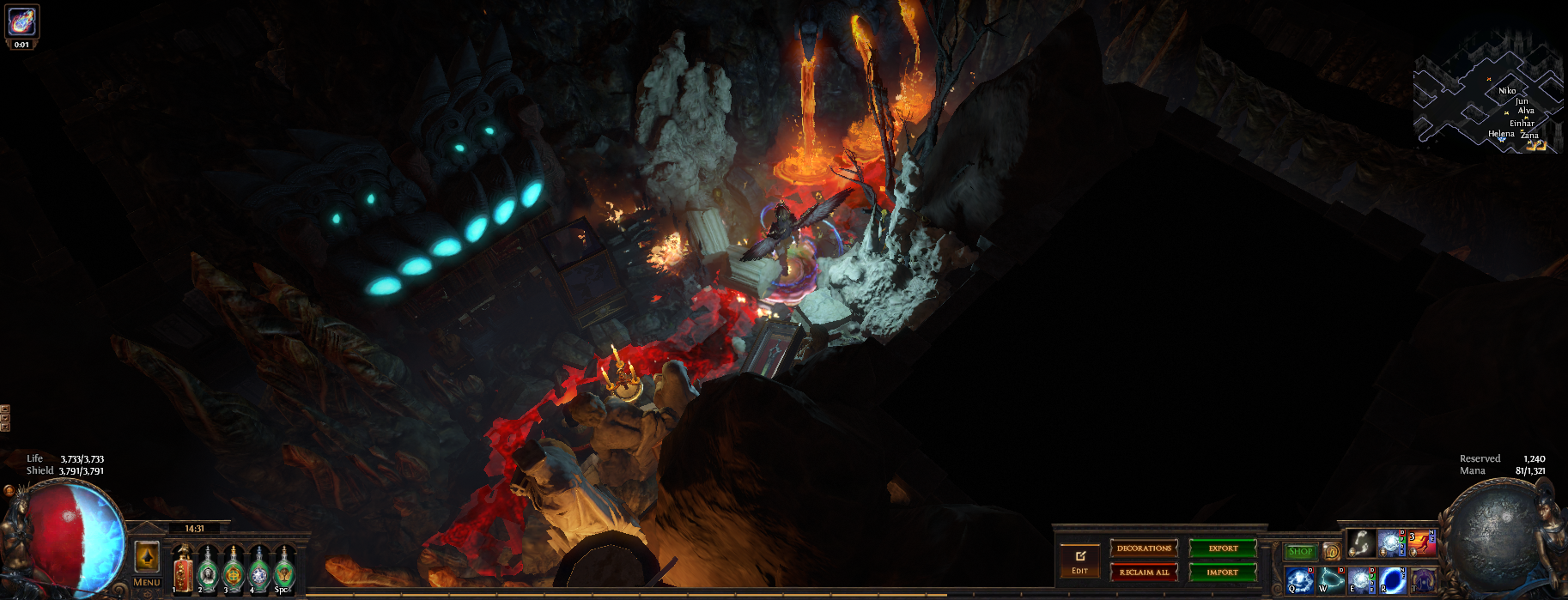Screen dimensions: 1568x600
Task: Open the green Shop button
Action: click(x=1300, y=552)
